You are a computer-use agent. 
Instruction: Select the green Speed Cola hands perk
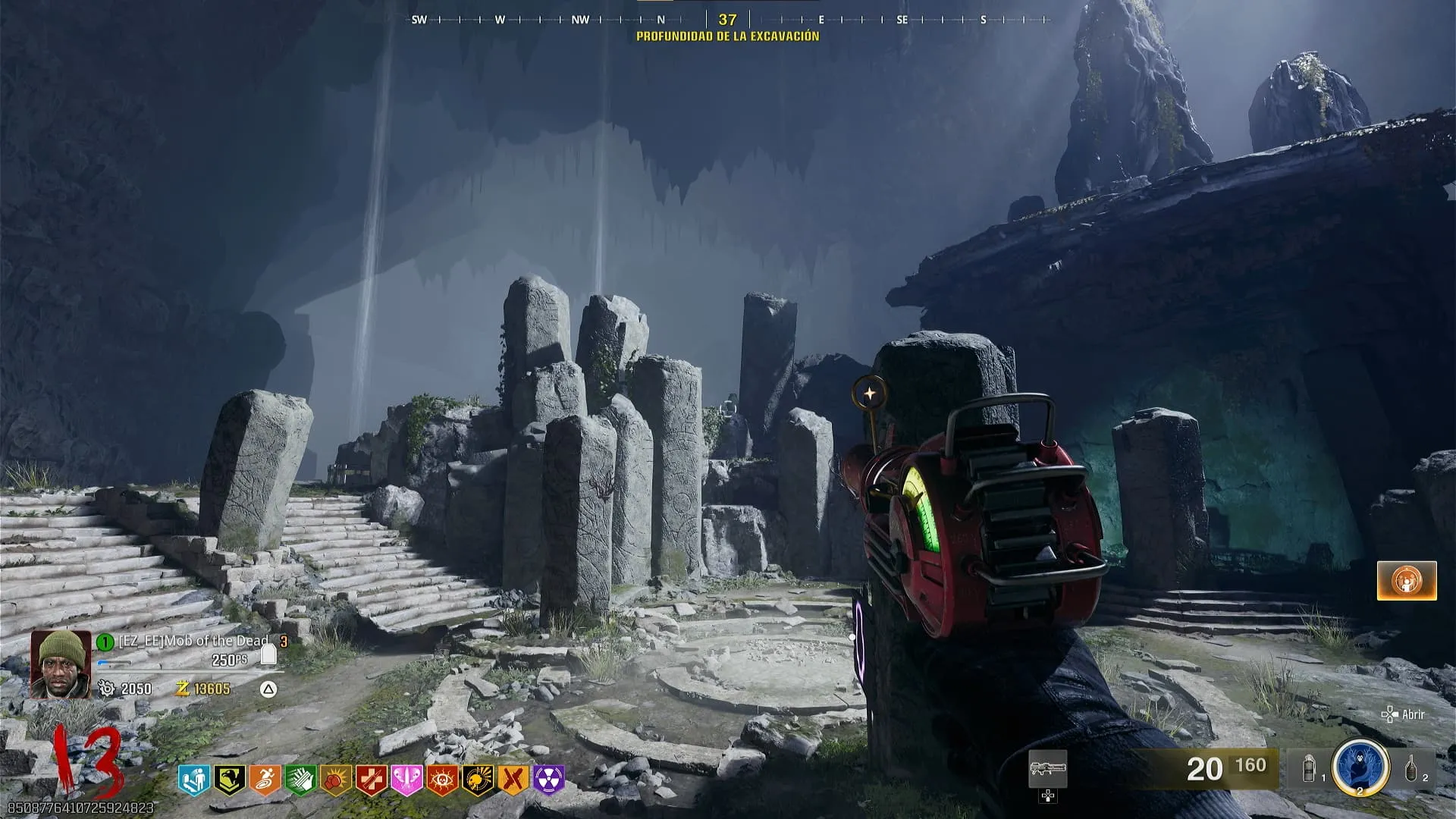pyautogui.click(x=300, y=780)
